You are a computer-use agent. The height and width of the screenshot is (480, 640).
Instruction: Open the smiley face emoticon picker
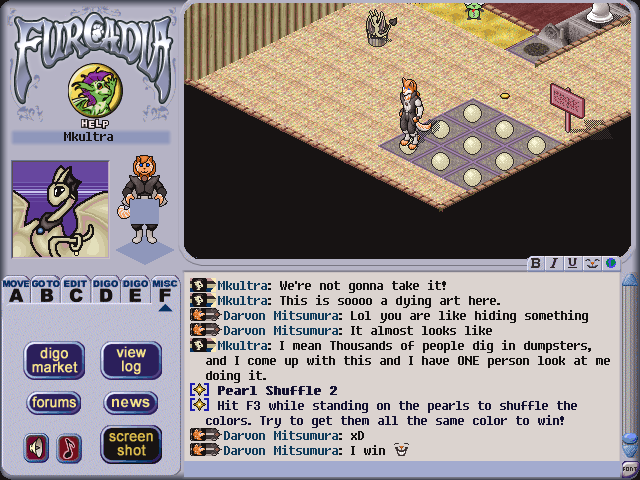pos(591,264)
